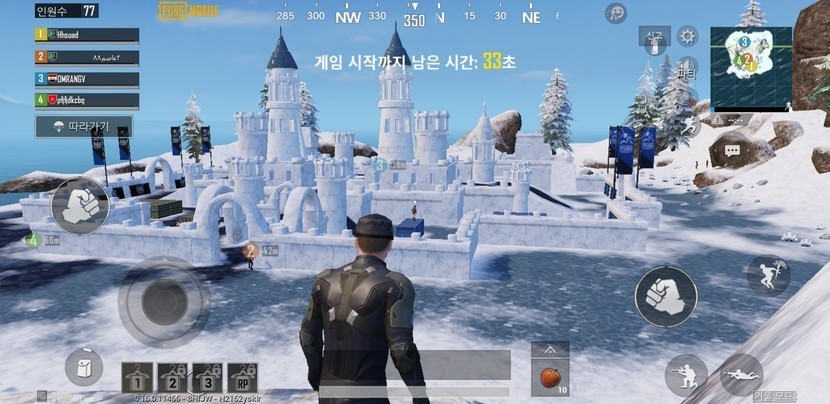The image size is (830, 404).
Task: Select the apple throwable slot
Action: coord(549,379)
